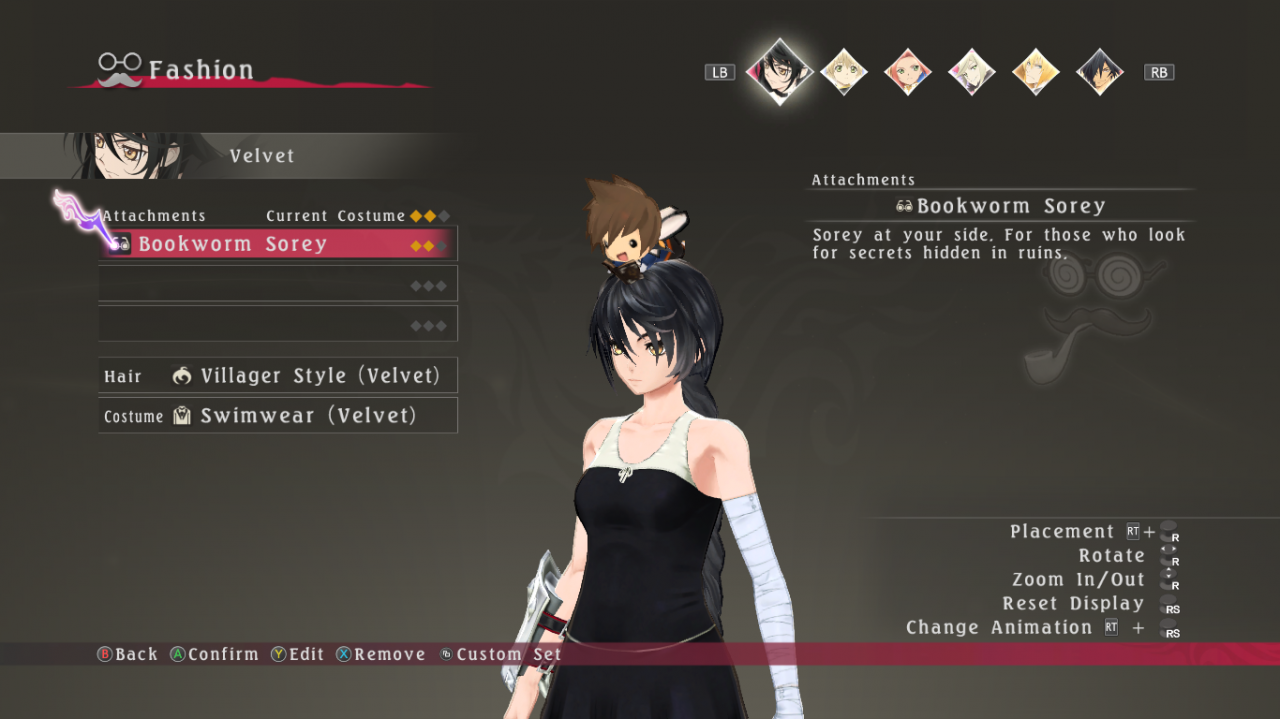Select the Bookworm Sorey attachment row

pos(278,244)
